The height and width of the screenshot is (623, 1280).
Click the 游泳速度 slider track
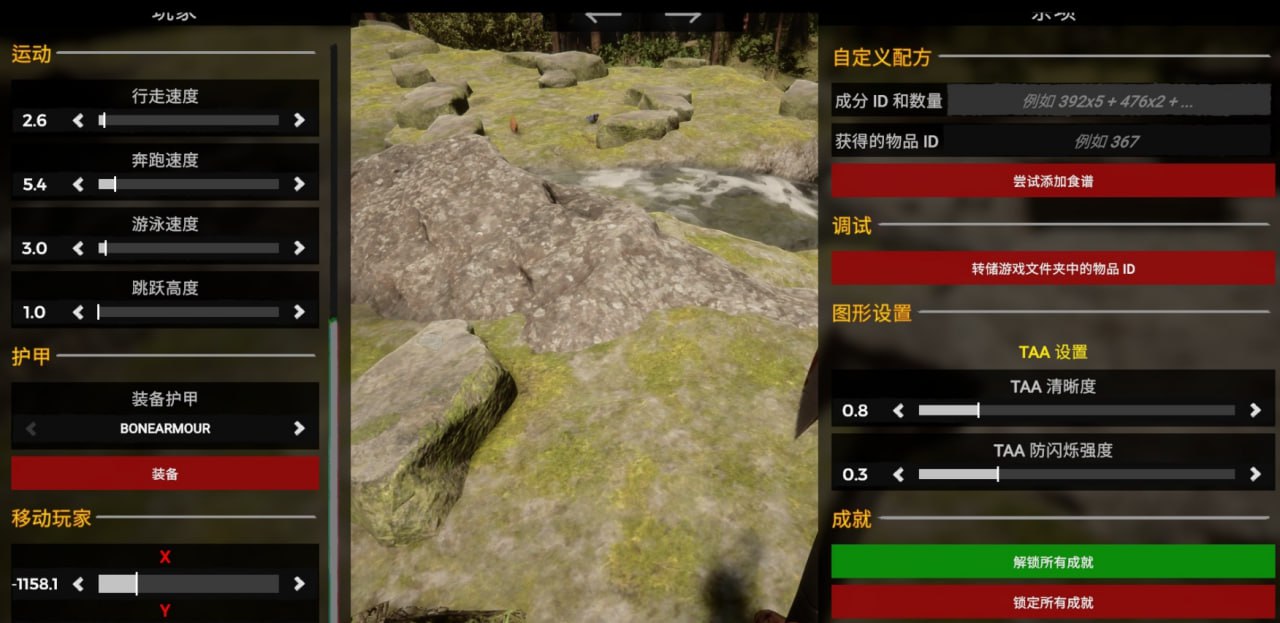(x=188, y=248)
